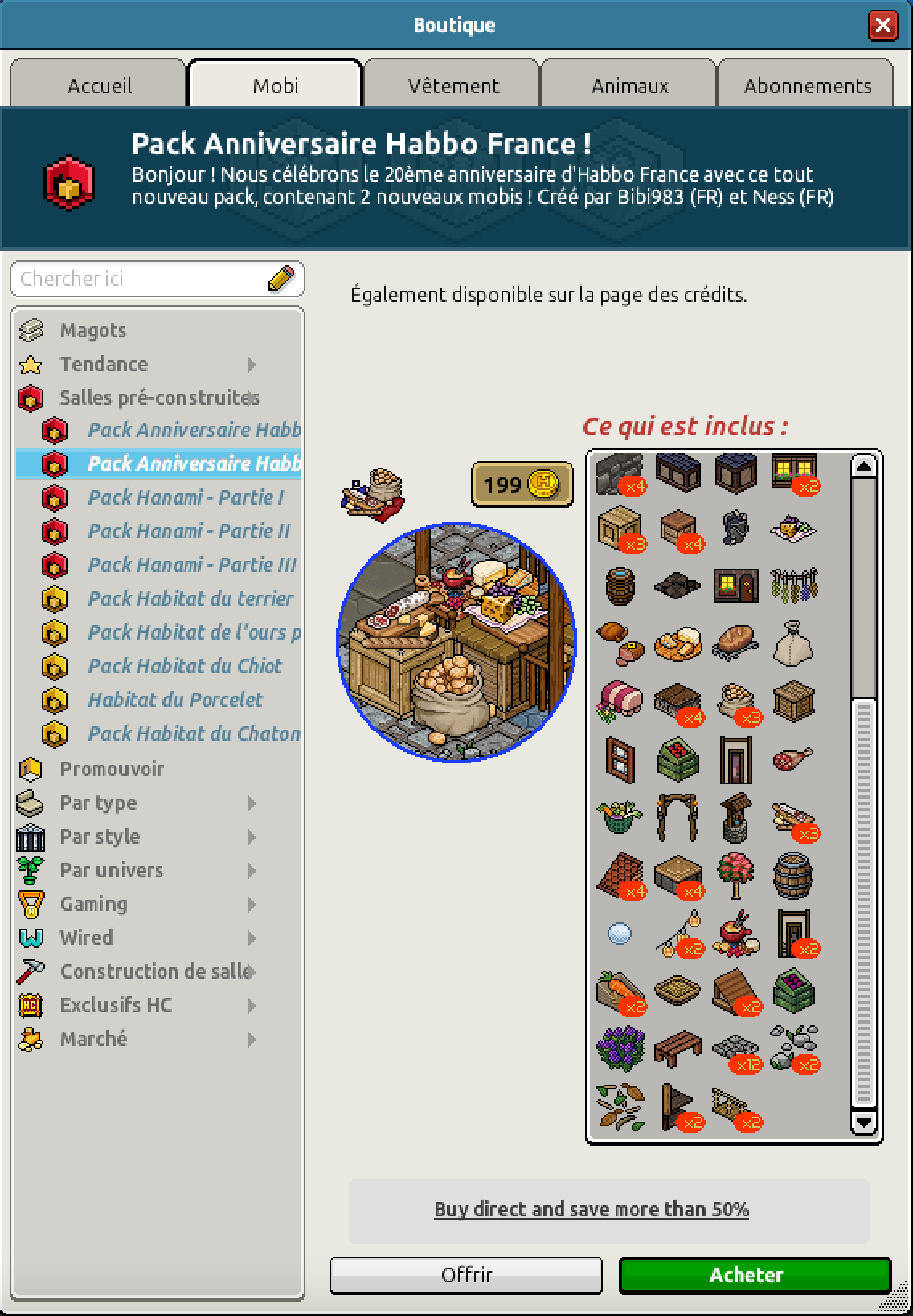Gift the pack with Offrir
Image resolution: width=913 pixels, height=1316 pixels.
click(466, 1274)
